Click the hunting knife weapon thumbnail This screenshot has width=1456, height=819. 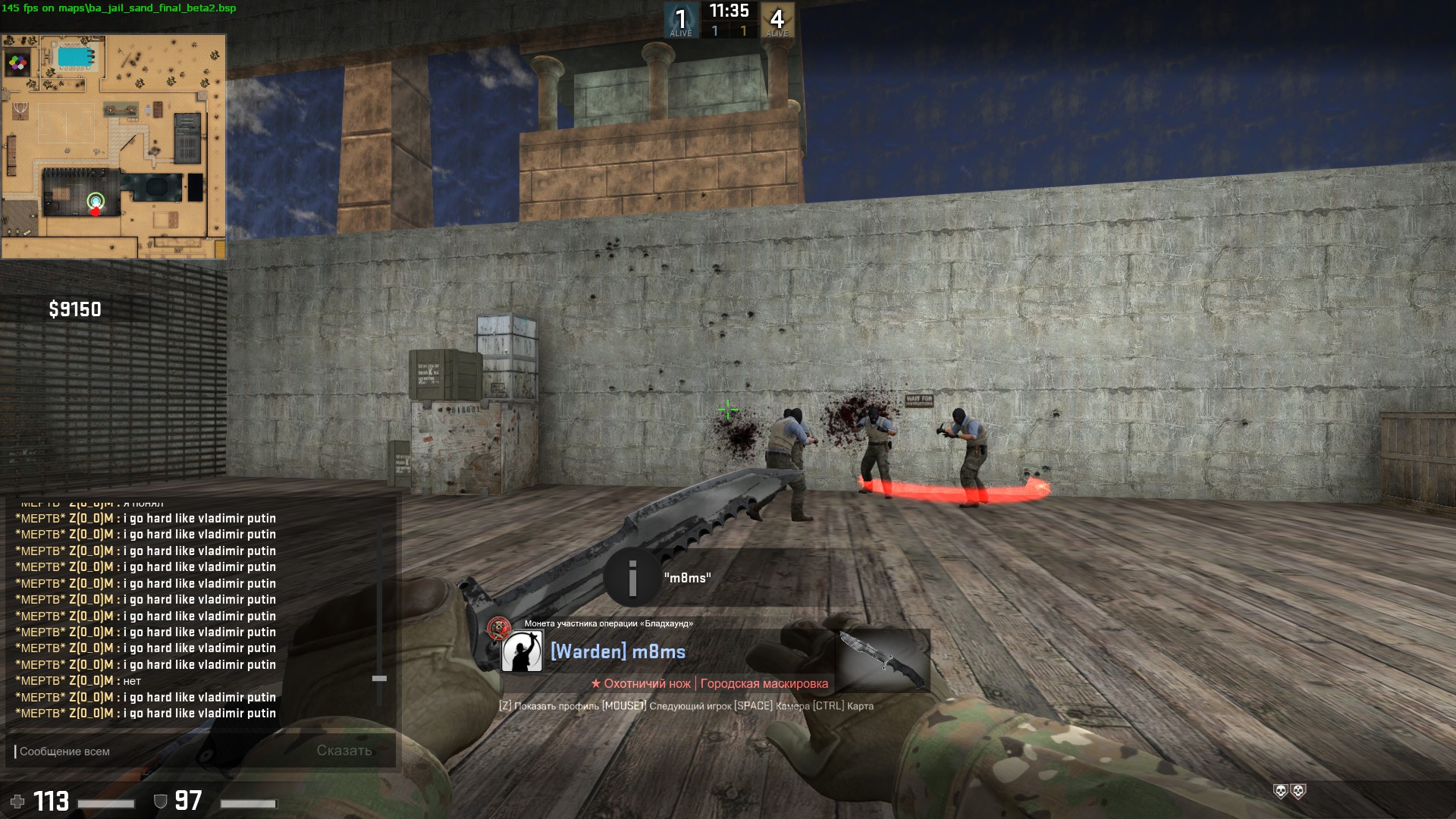point(883,660)
